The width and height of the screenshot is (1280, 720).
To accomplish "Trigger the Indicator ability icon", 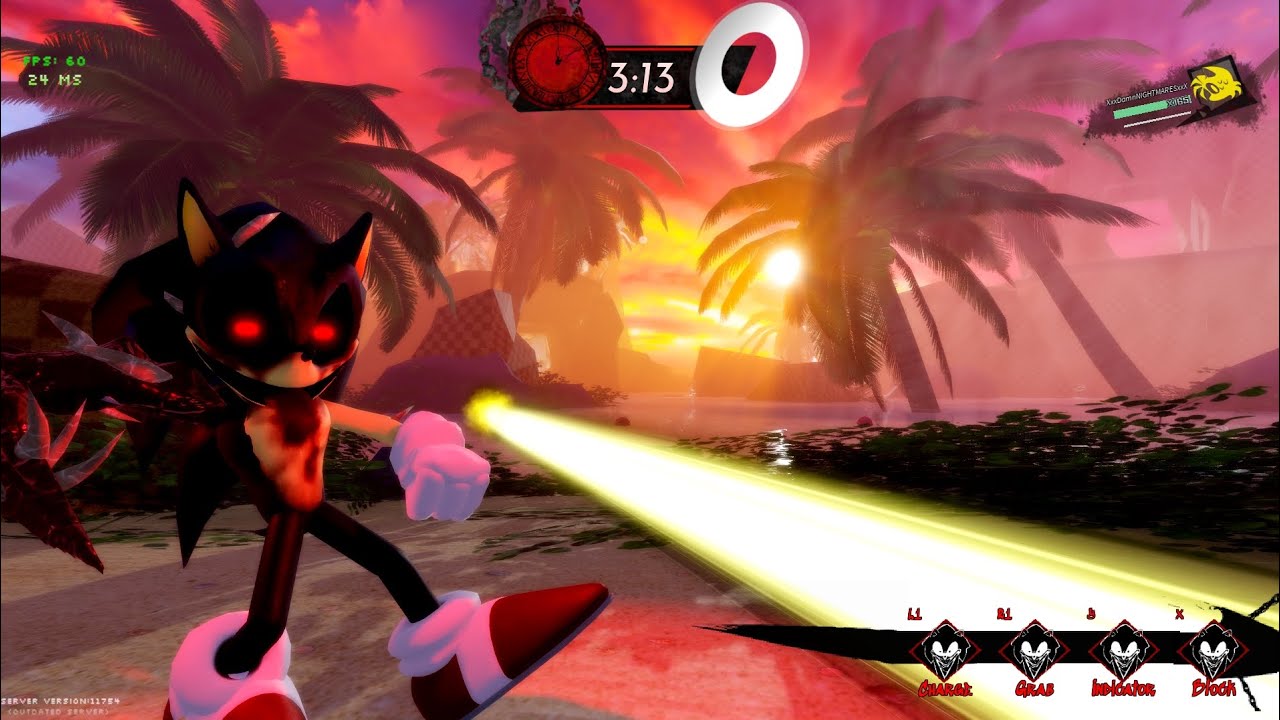I will click(1122, 651).
